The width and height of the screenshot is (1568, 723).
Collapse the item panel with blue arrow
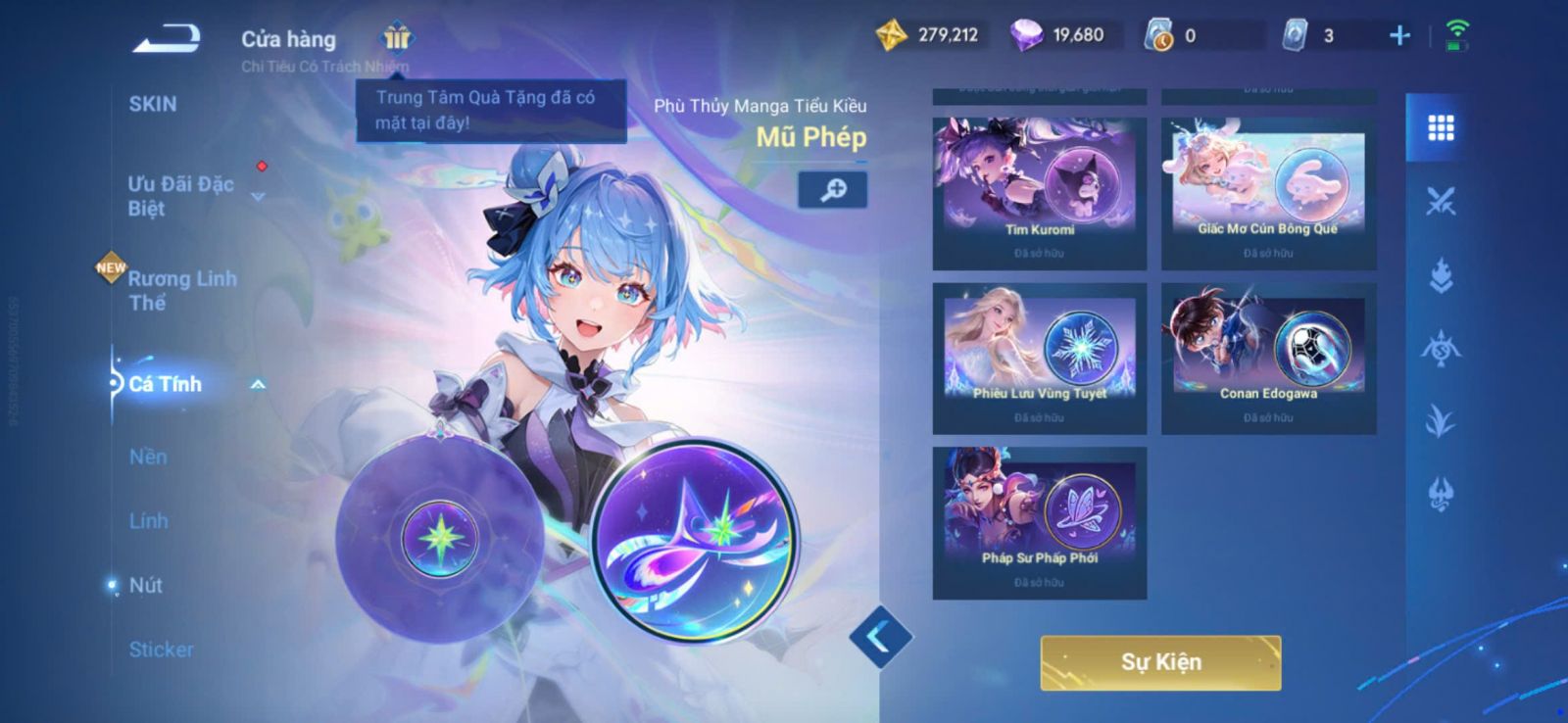point(880,637)
